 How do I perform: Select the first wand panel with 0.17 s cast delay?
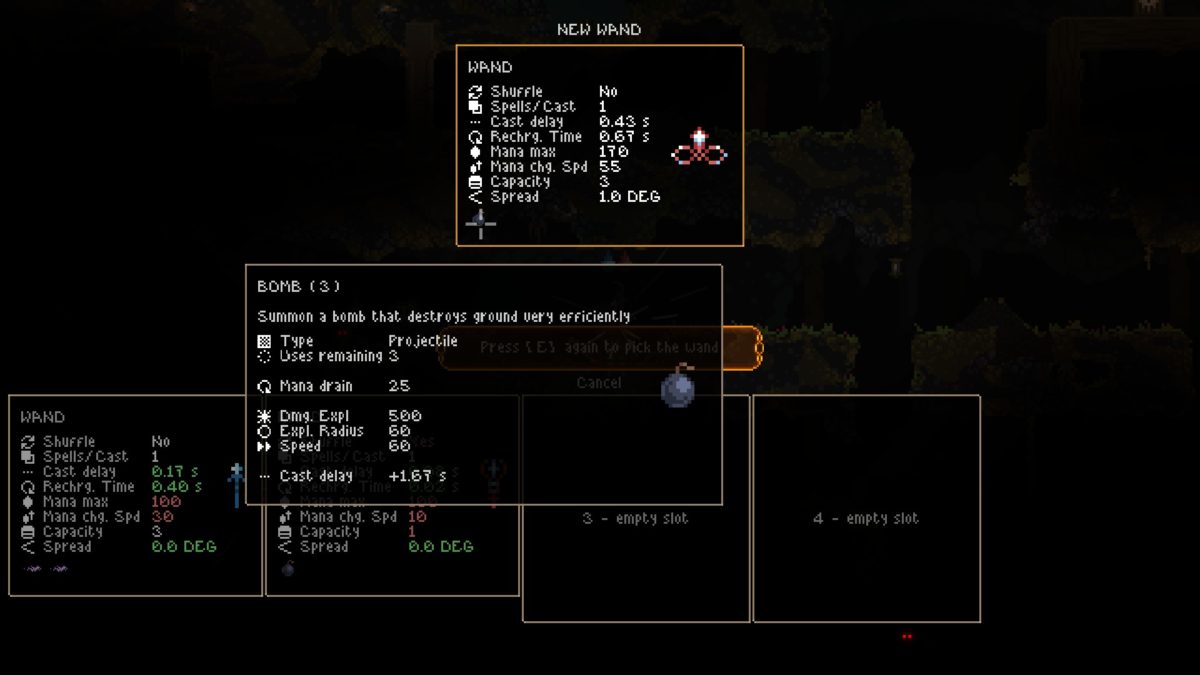click(135, 495)
